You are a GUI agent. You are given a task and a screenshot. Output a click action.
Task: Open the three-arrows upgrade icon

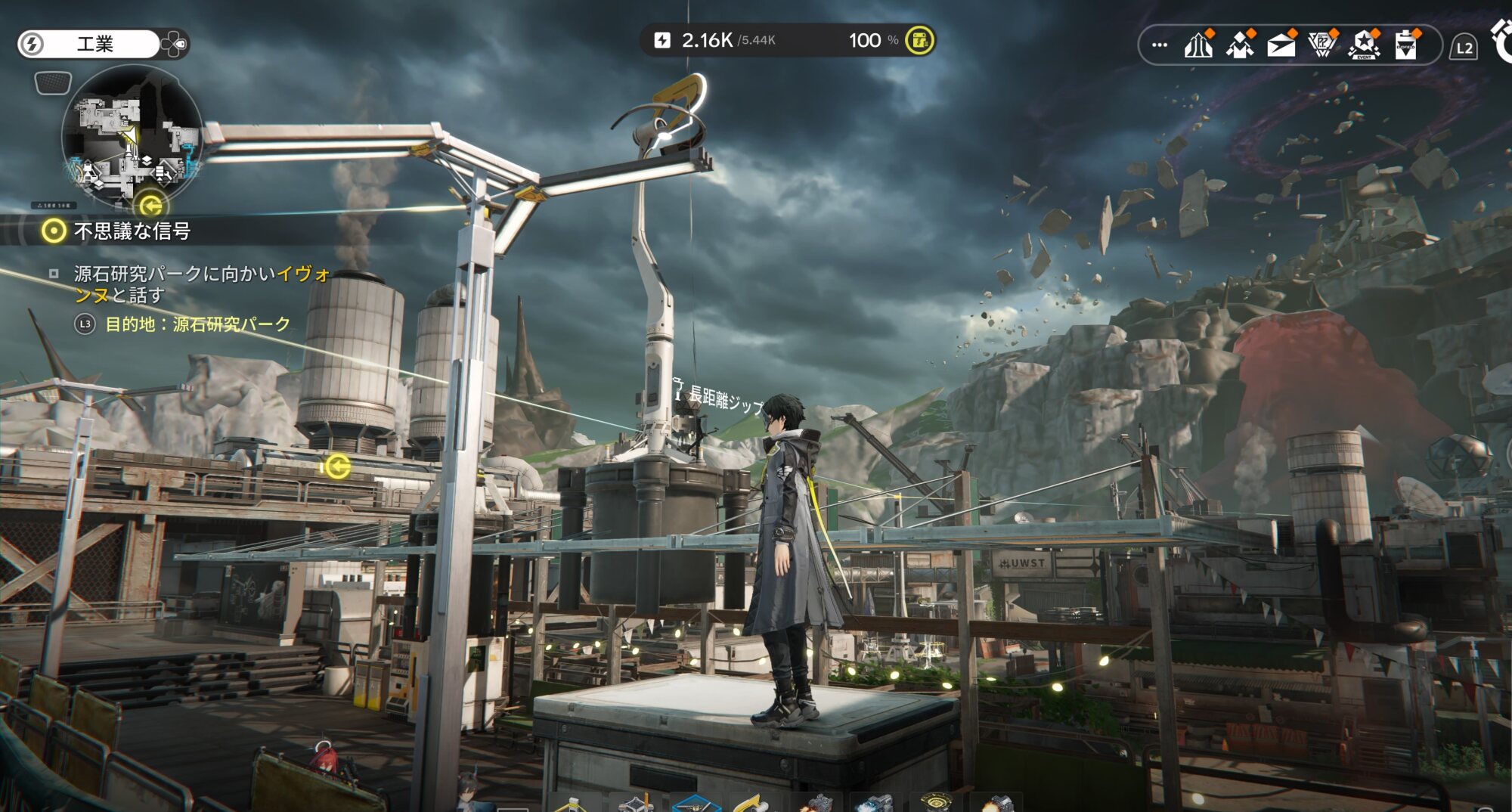1198,45
